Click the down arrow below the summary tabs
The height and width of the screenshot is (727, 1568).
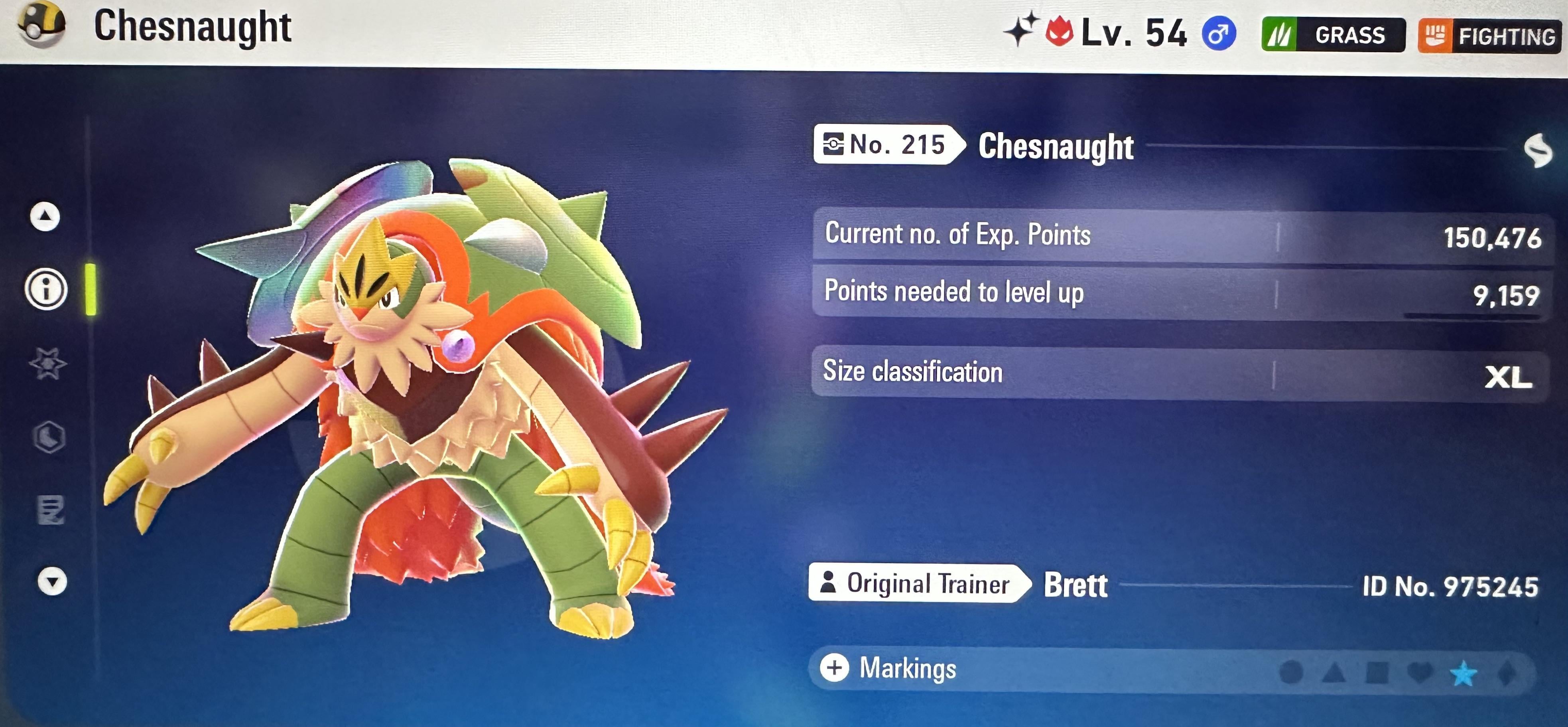52,581
